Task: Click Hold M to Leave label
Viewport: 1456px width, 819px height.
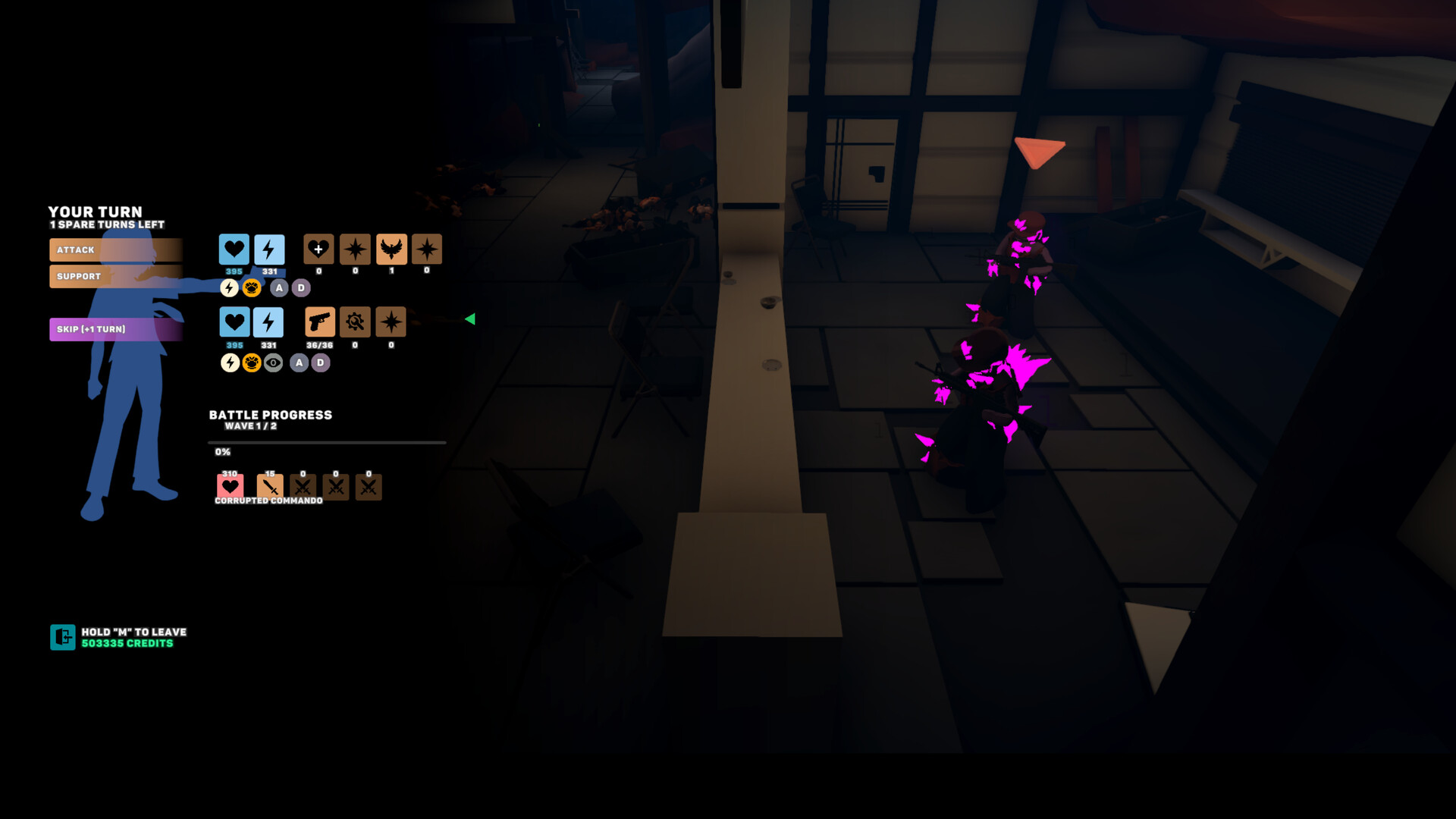Action: point(134,632)
